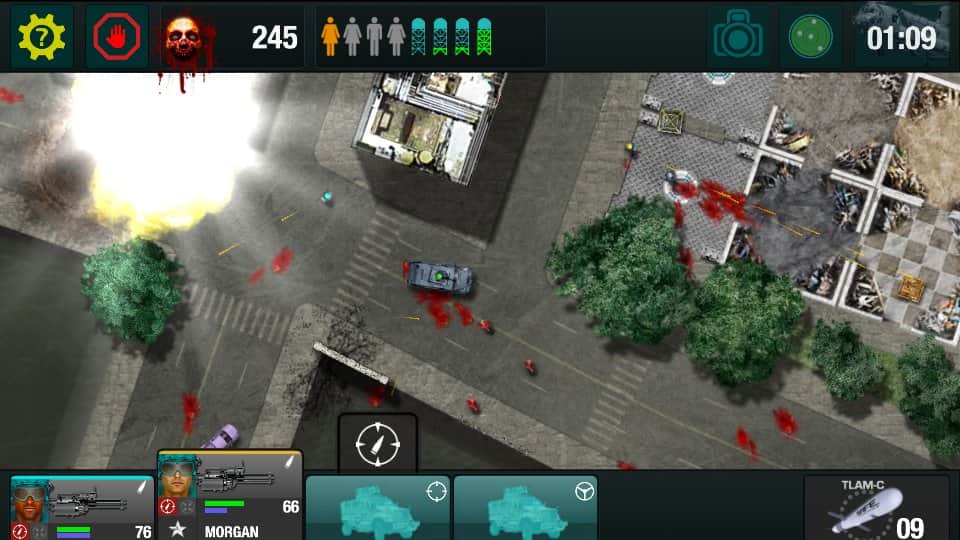The image size is (960, 540).
Task: Launch the TLAM-C missile strike
Action: 876,508
